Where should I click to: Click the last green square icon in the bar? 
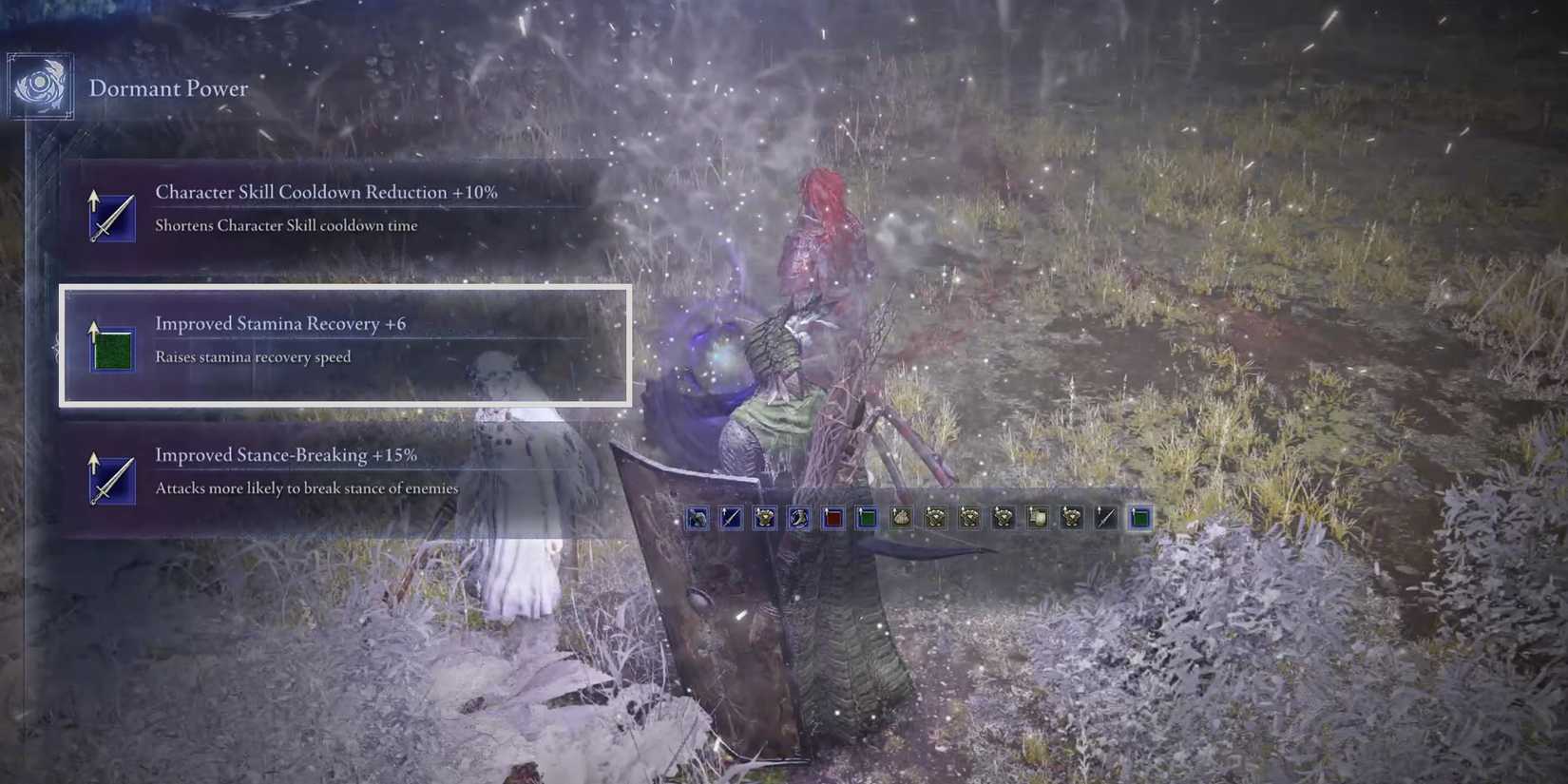(x=1139, y=518)
